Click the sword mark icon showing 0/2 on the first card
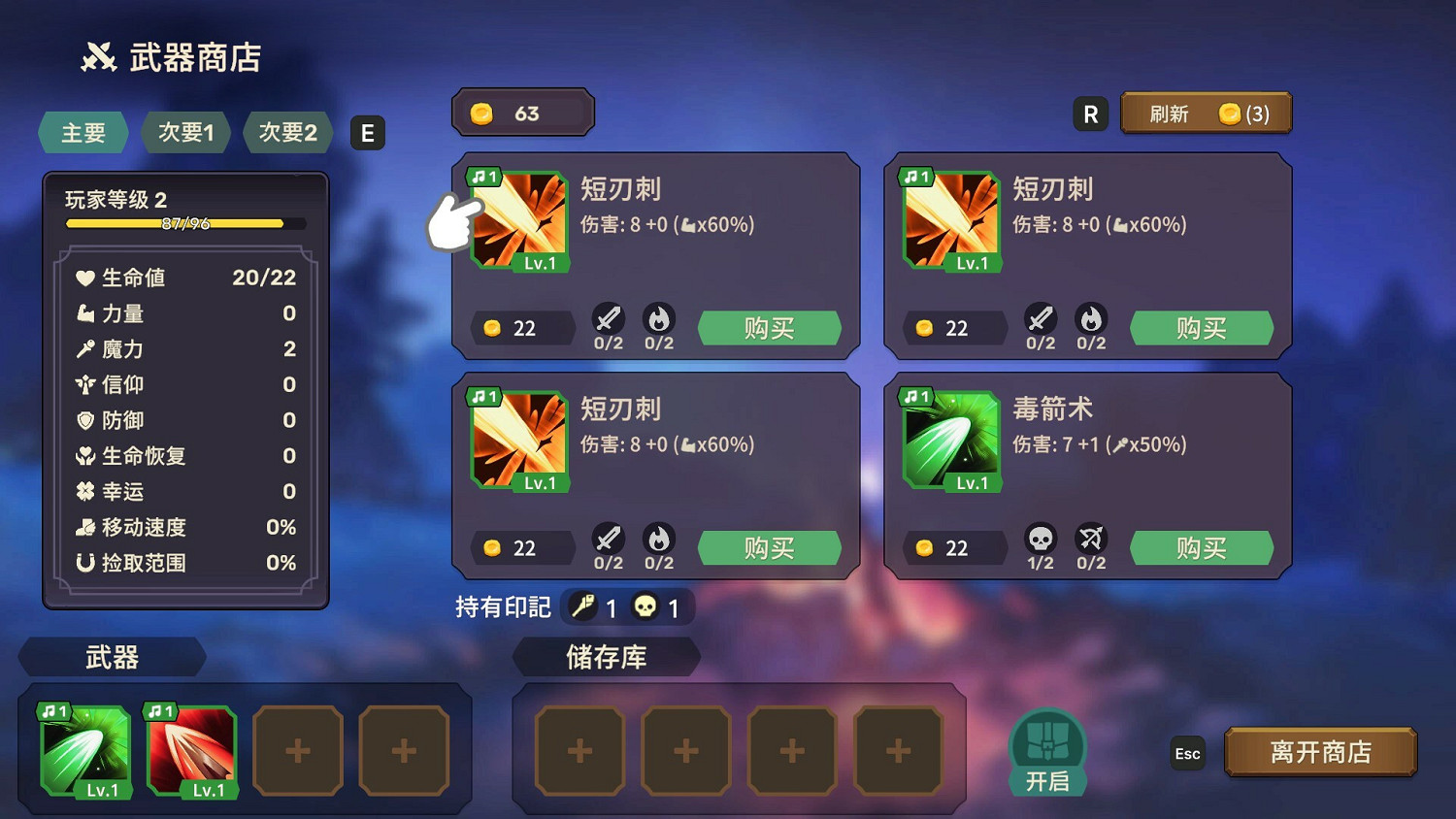This screenshot has height=819, width=1456. [609, 320]
